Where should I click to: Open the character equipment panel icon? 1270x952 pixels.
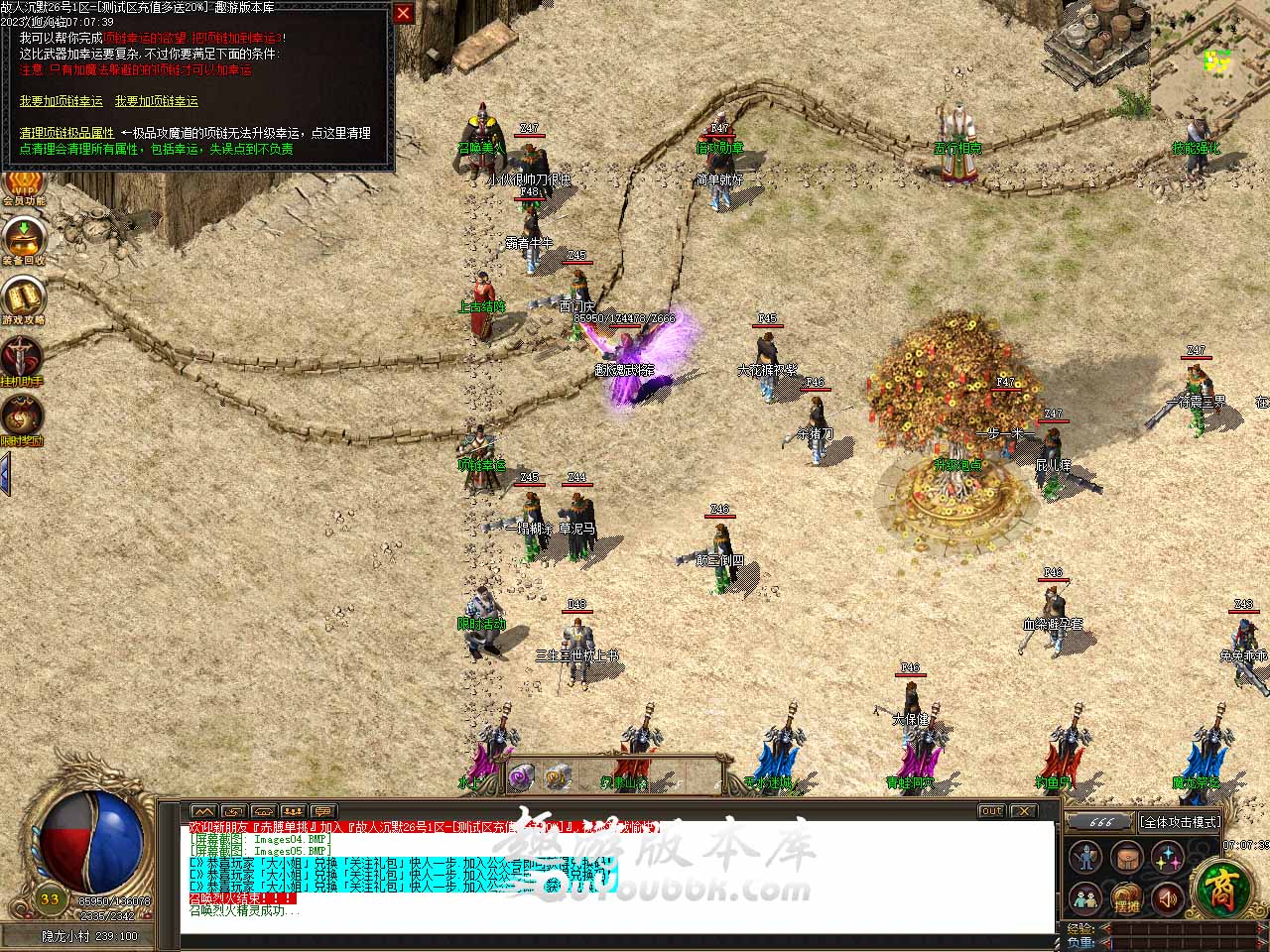click(x=1086, y=857)
